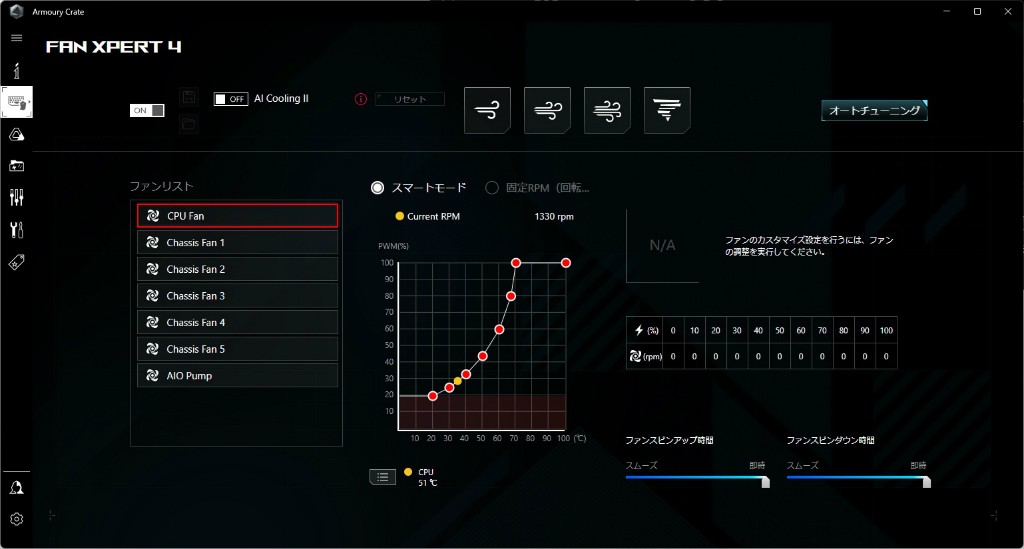The height and width of the screenshot is (549, 1024).
Task: Choose Chassis Fan 1 from the list
Action: pyautogui.click(x=237, y=243)
